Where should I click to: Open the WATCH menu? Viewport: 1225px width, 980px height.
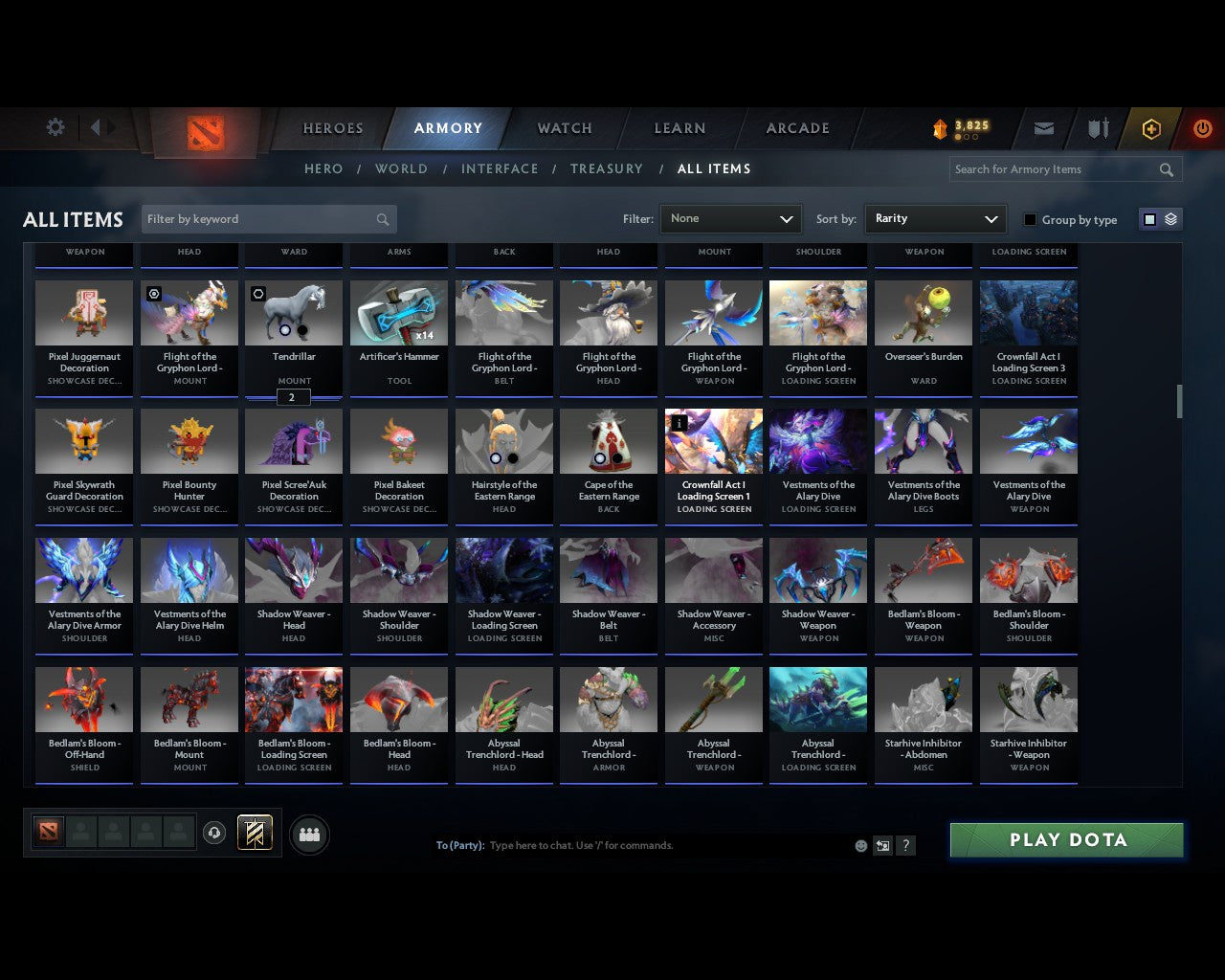click(564, 127)
